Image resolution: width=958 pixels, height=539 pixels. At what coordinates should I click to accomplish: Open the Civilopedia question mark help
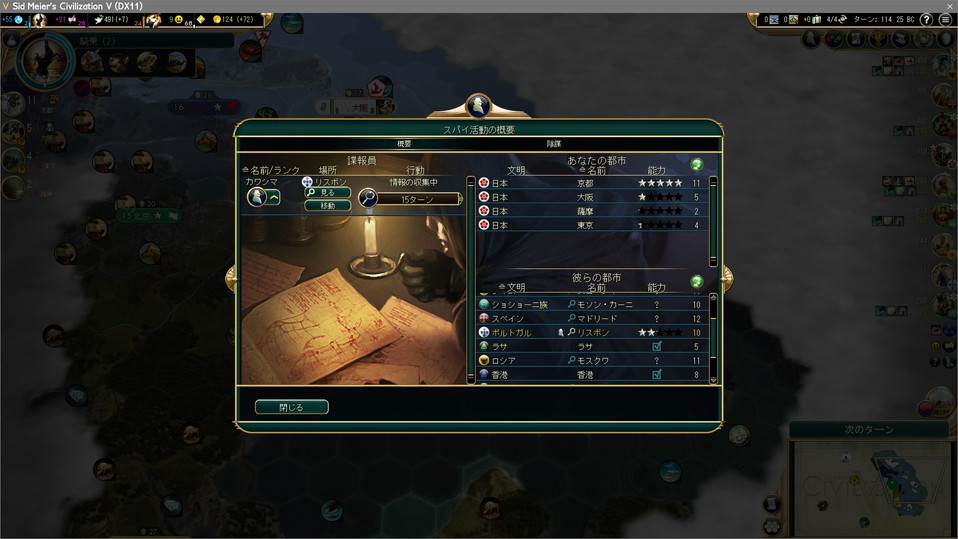926,20
